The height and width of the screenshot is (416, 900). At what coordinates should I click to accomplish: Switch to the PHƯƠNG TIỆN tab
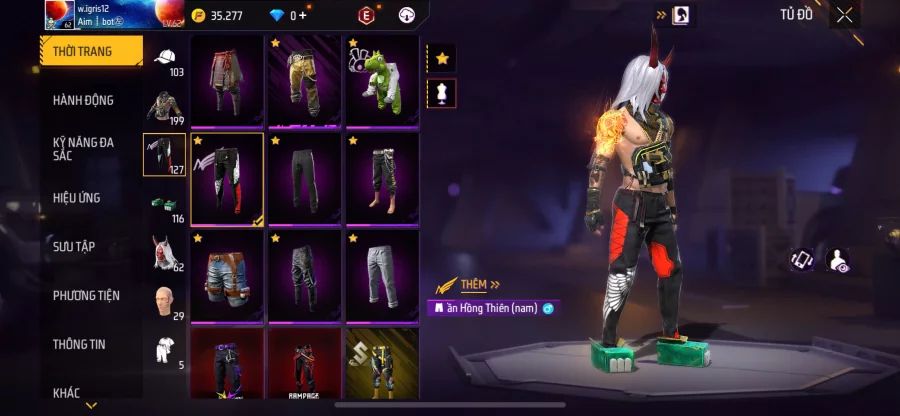click(x=86, y=295)
